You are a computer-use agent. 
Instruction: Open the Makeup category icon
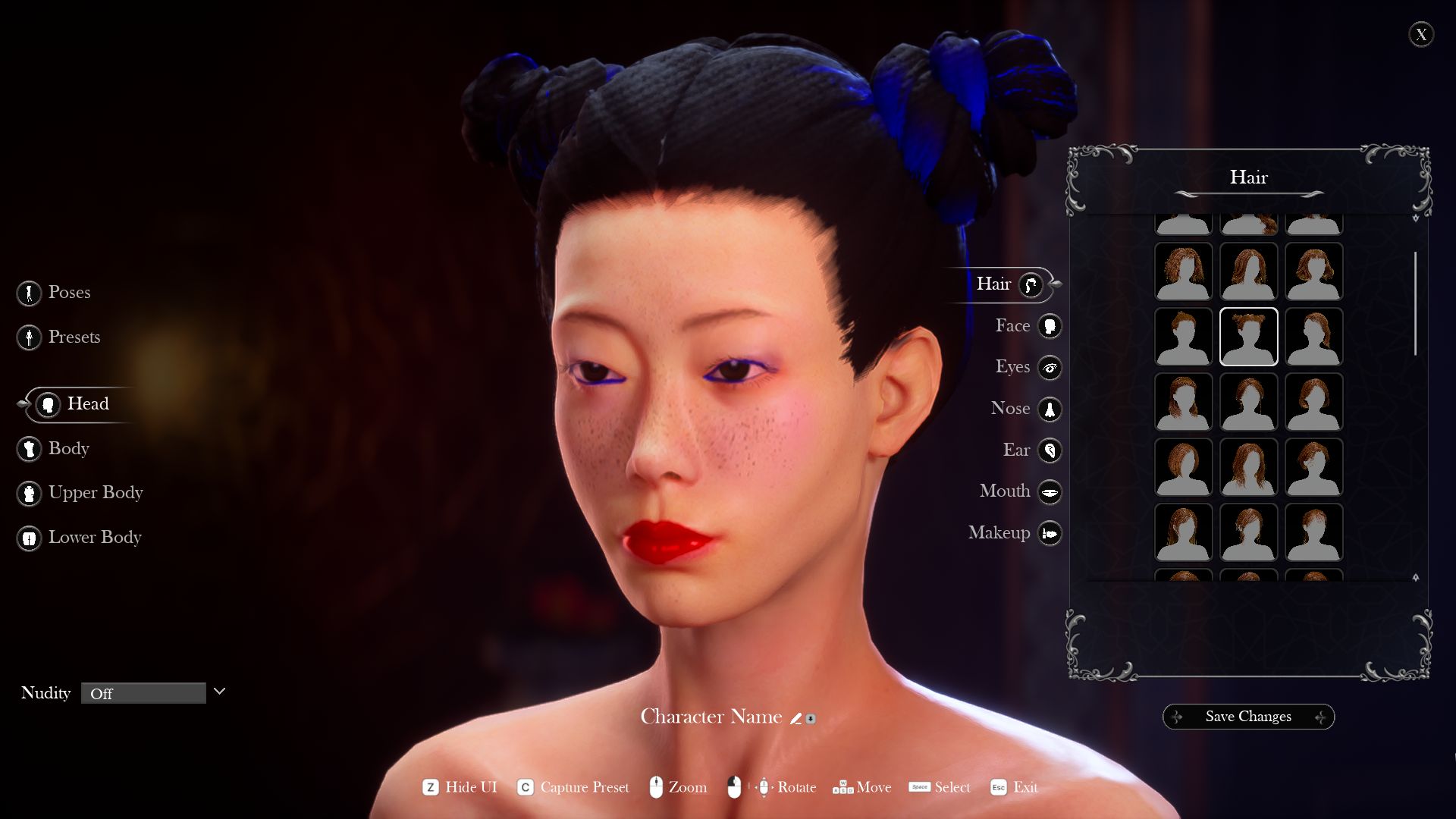click(1050, 533)
